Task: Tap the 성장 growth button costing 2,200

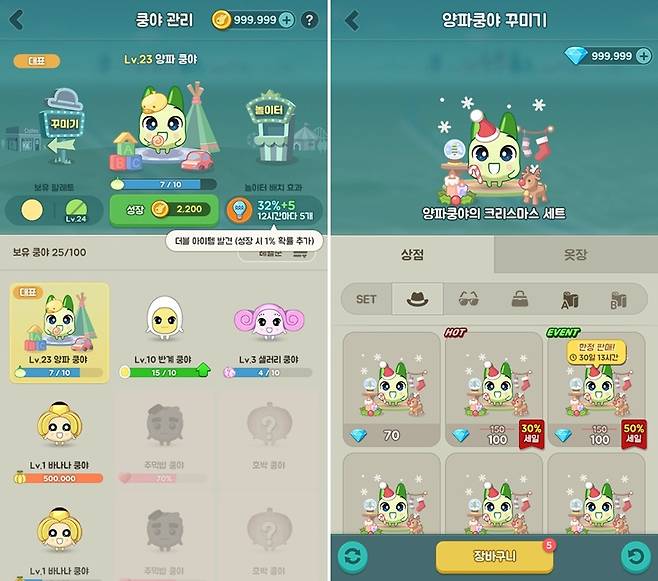Action: click(x=163, y=209)
